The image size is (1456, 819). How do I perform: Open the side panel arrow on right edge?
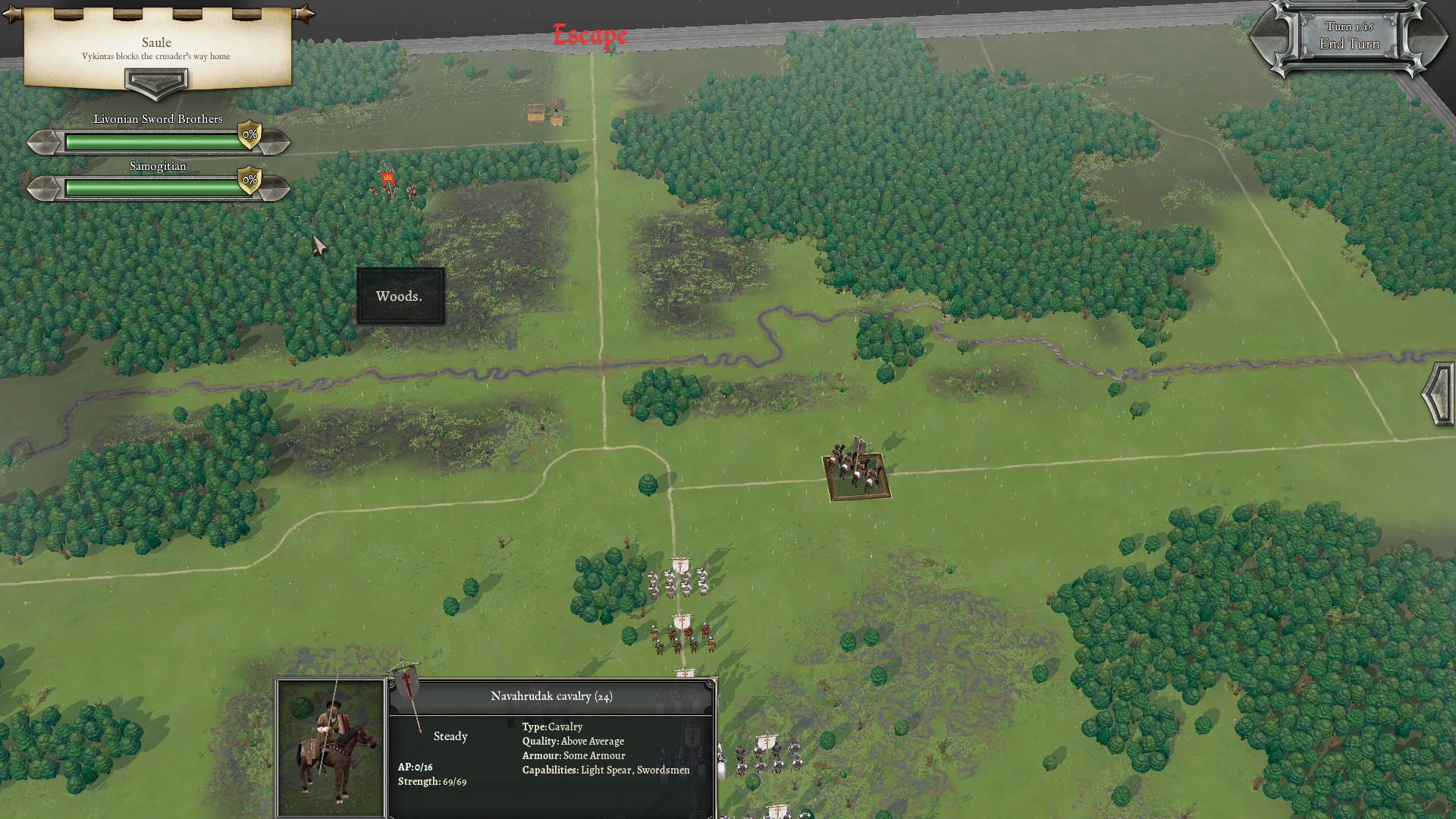(x=1439, y=394)
